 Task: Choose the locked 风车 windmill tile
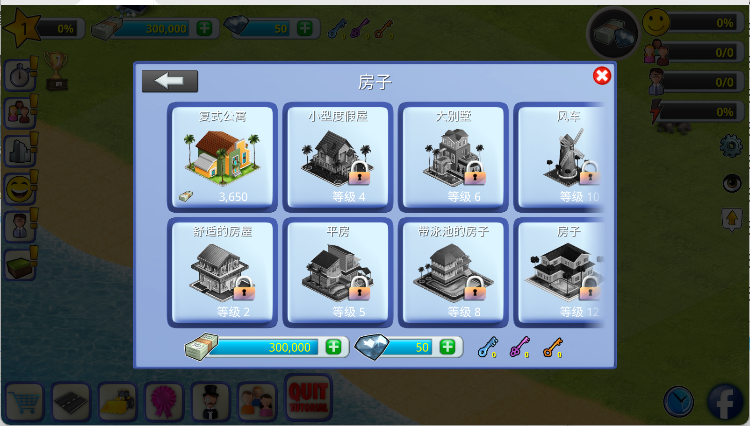[562, 155]
